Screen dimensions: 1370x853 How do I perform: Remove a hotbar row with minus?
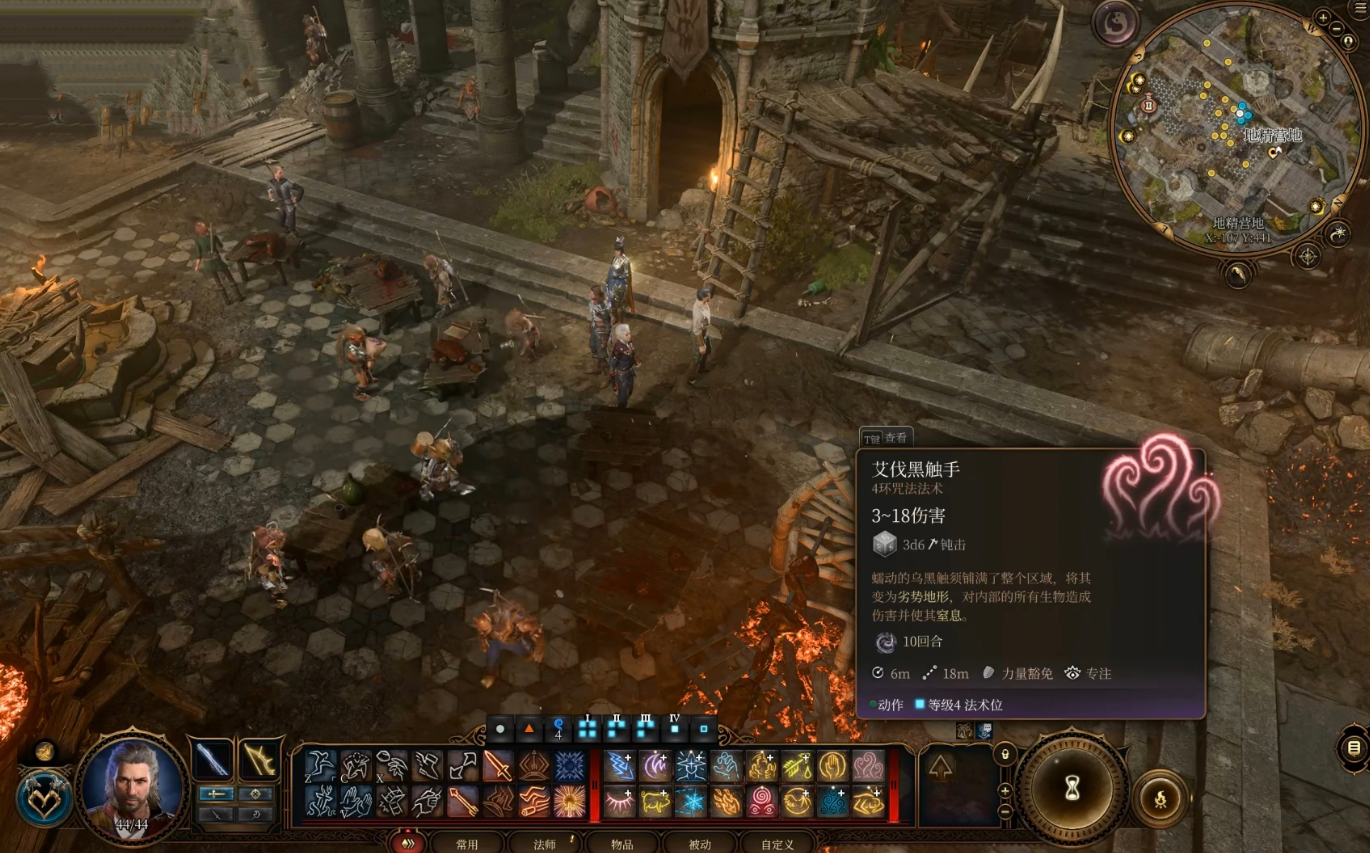(1006, 811)
